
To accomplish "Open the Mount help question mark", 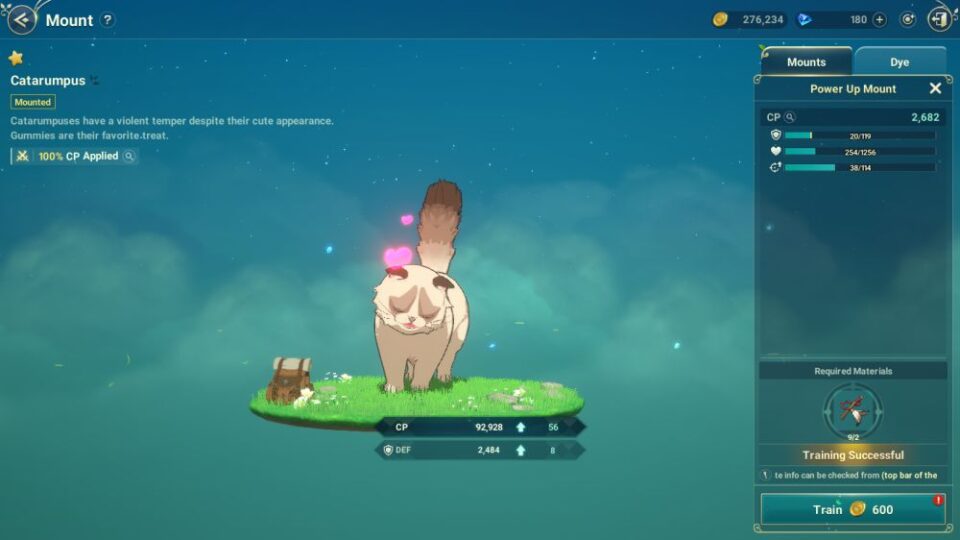I will [108, 20].
